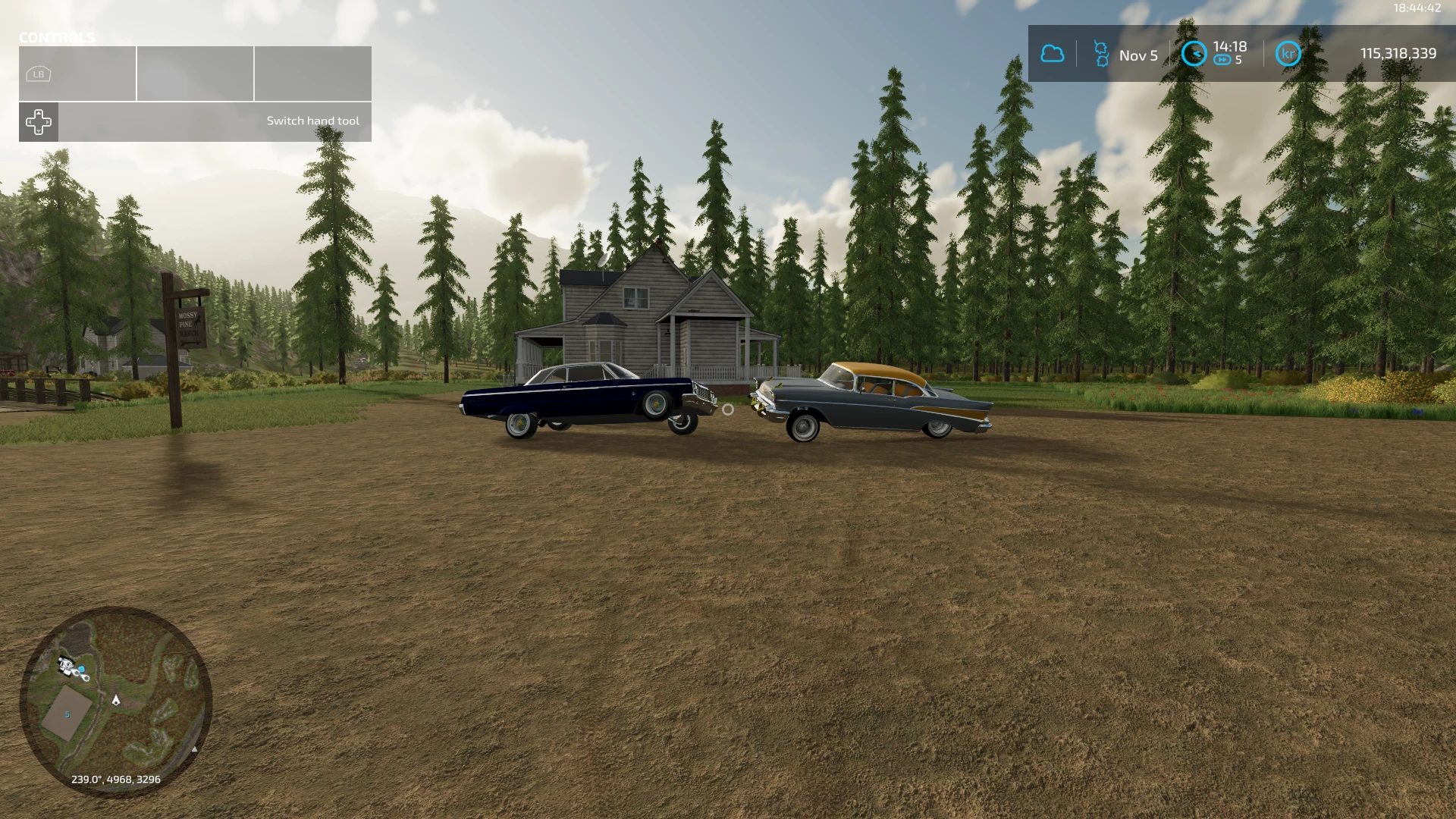Click the field number 5 on the minimap
Screen dimensions: 1456x819
[x=67, y=714]
